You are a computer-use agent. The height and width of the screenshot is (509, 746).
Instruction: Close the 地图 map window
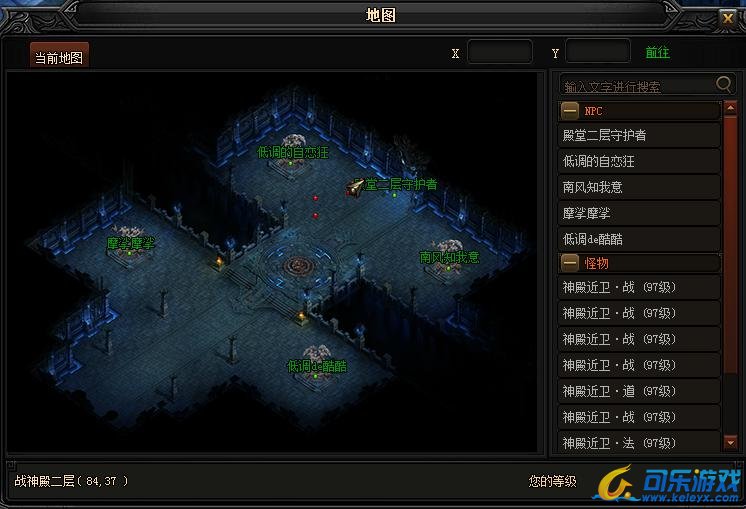tap(727, 17)
